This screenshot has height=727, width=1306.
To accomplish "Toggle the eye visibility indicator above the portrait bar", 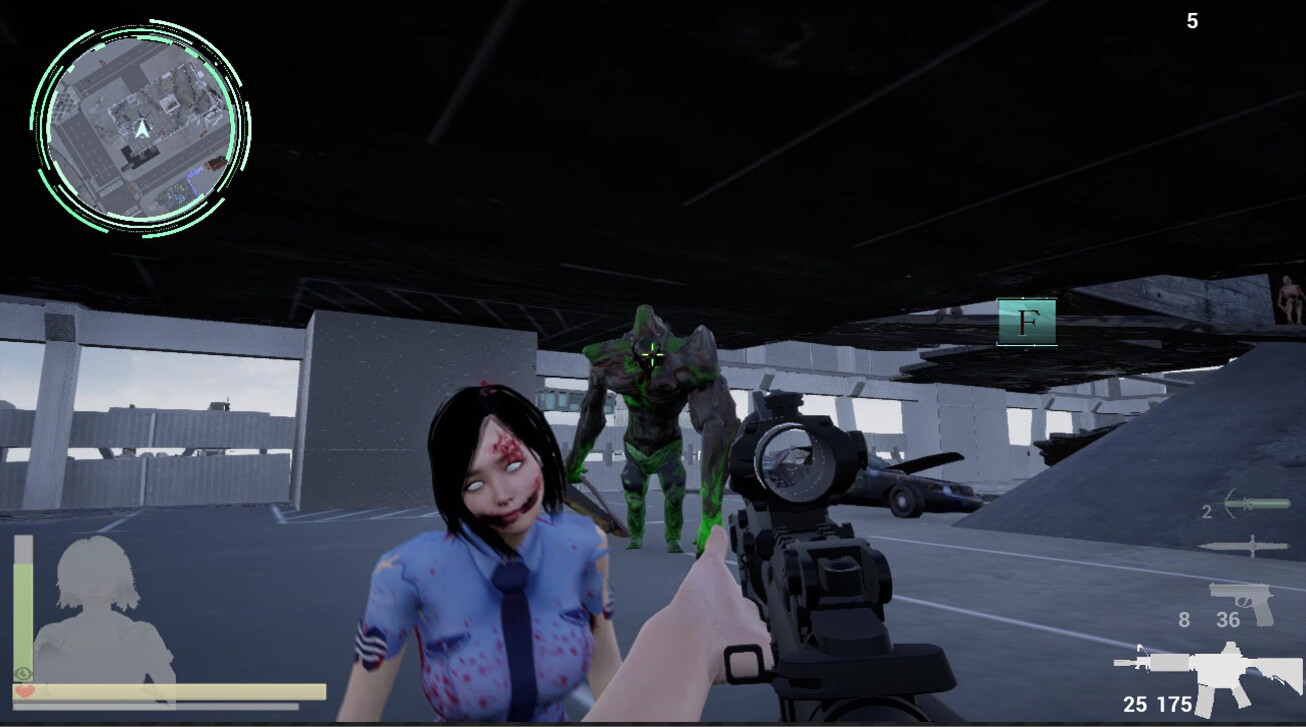I will click(x=22, y=673).
